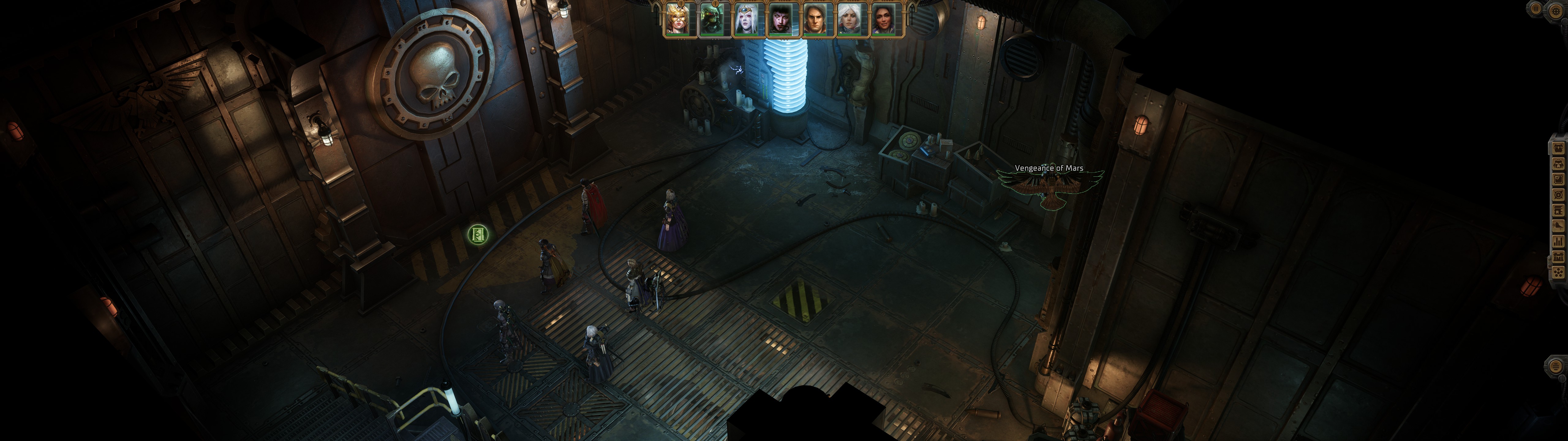Select the dark-haired scarred woman portrait
1568x441 pixels.
coord(783,19)
